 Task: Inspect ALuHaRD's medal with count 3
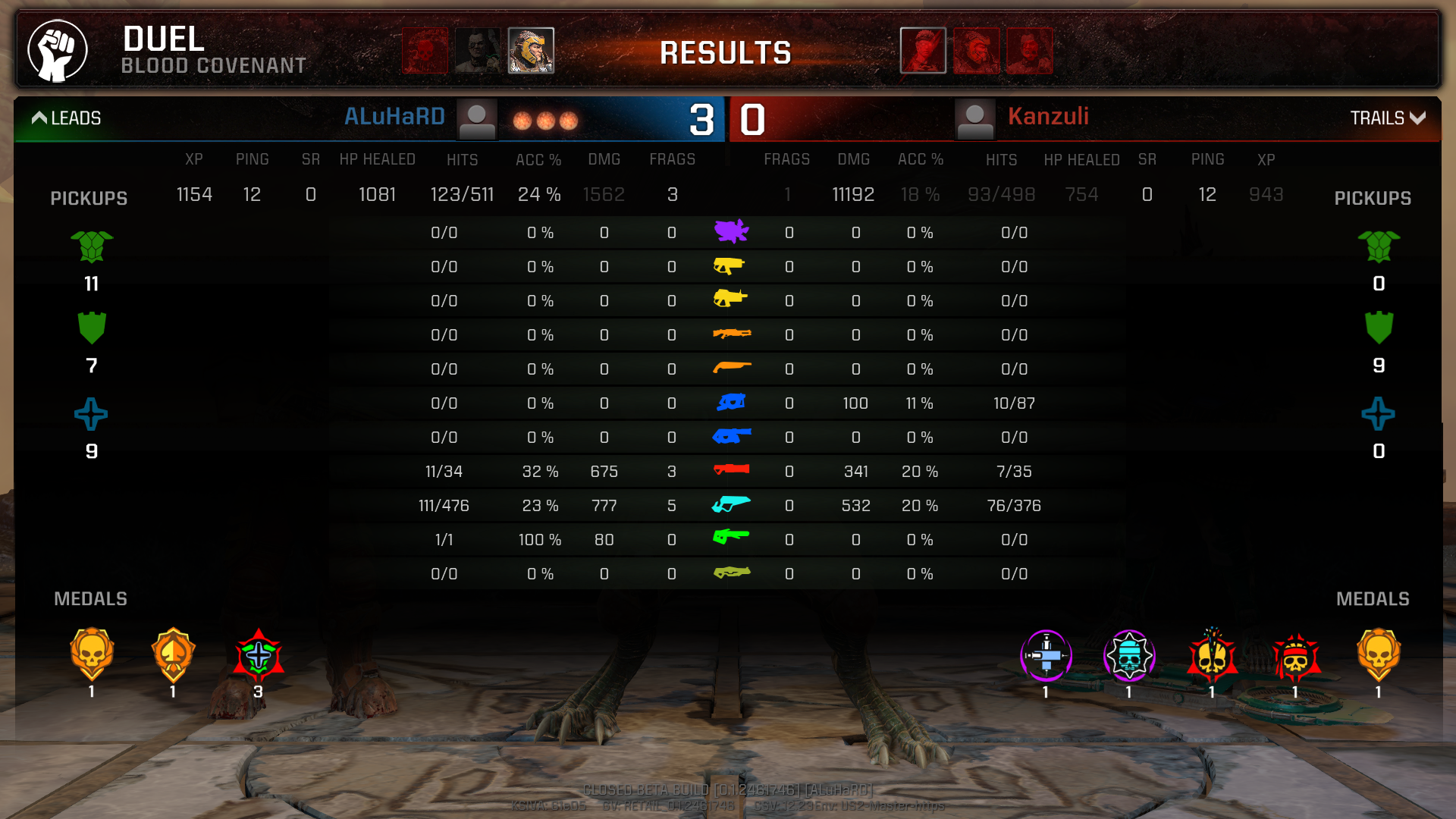click(x=259, y=655)
